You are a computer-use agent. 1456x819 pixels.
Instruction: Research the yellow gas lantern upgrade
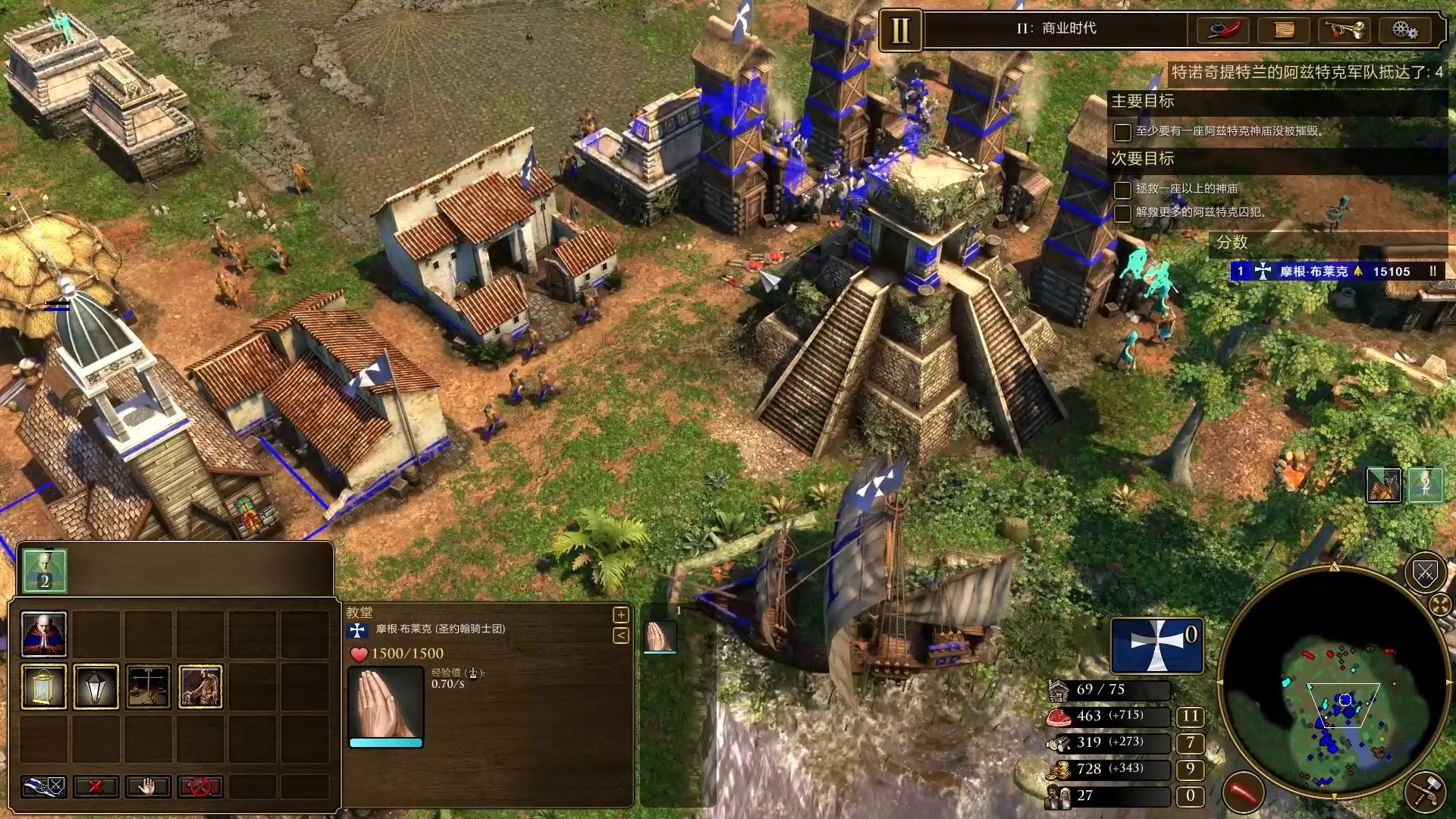click(x=44, y=686)
